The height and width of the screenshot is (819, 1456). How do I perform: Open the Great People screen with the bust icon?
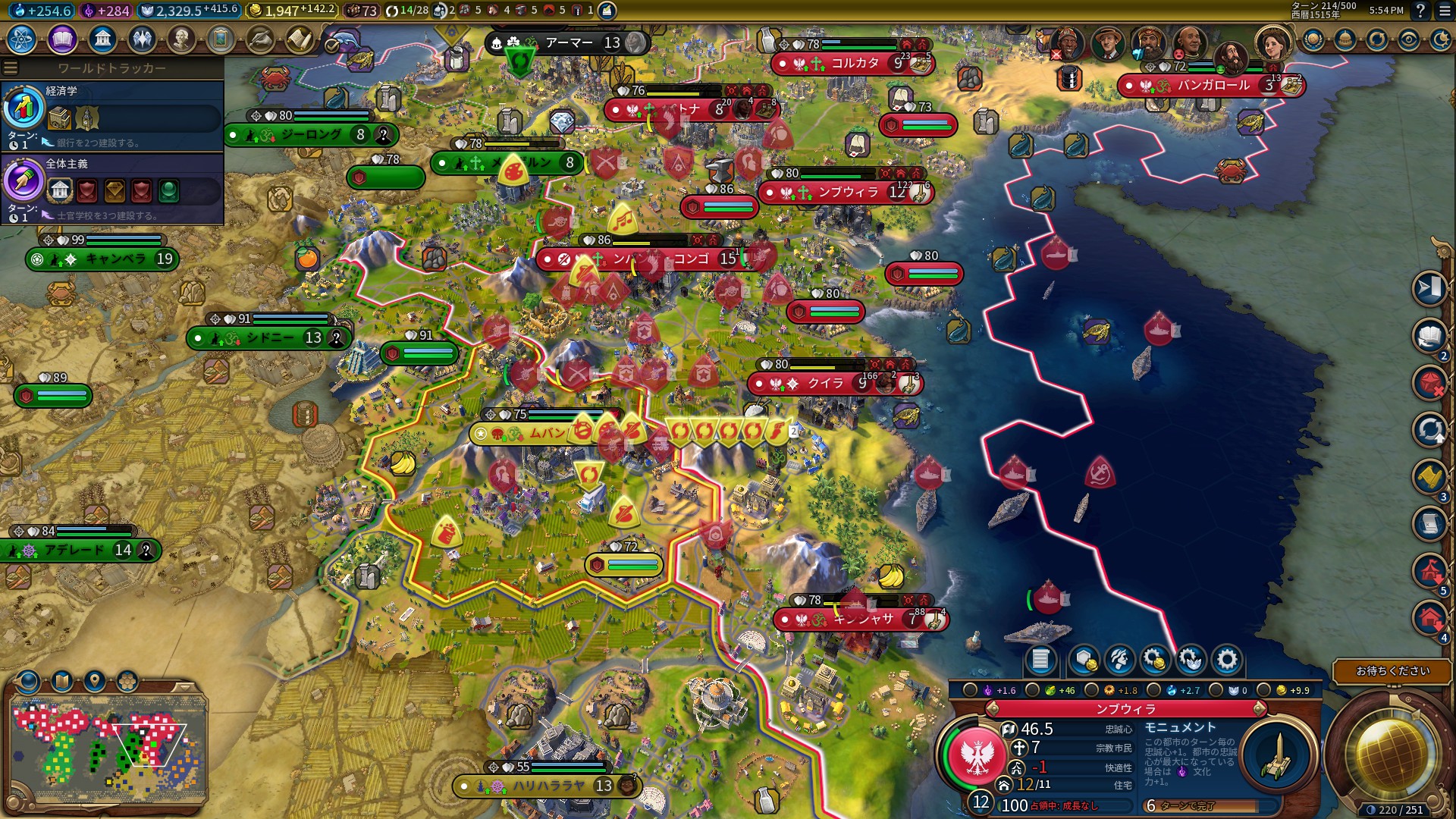click(x=181, y=39)
